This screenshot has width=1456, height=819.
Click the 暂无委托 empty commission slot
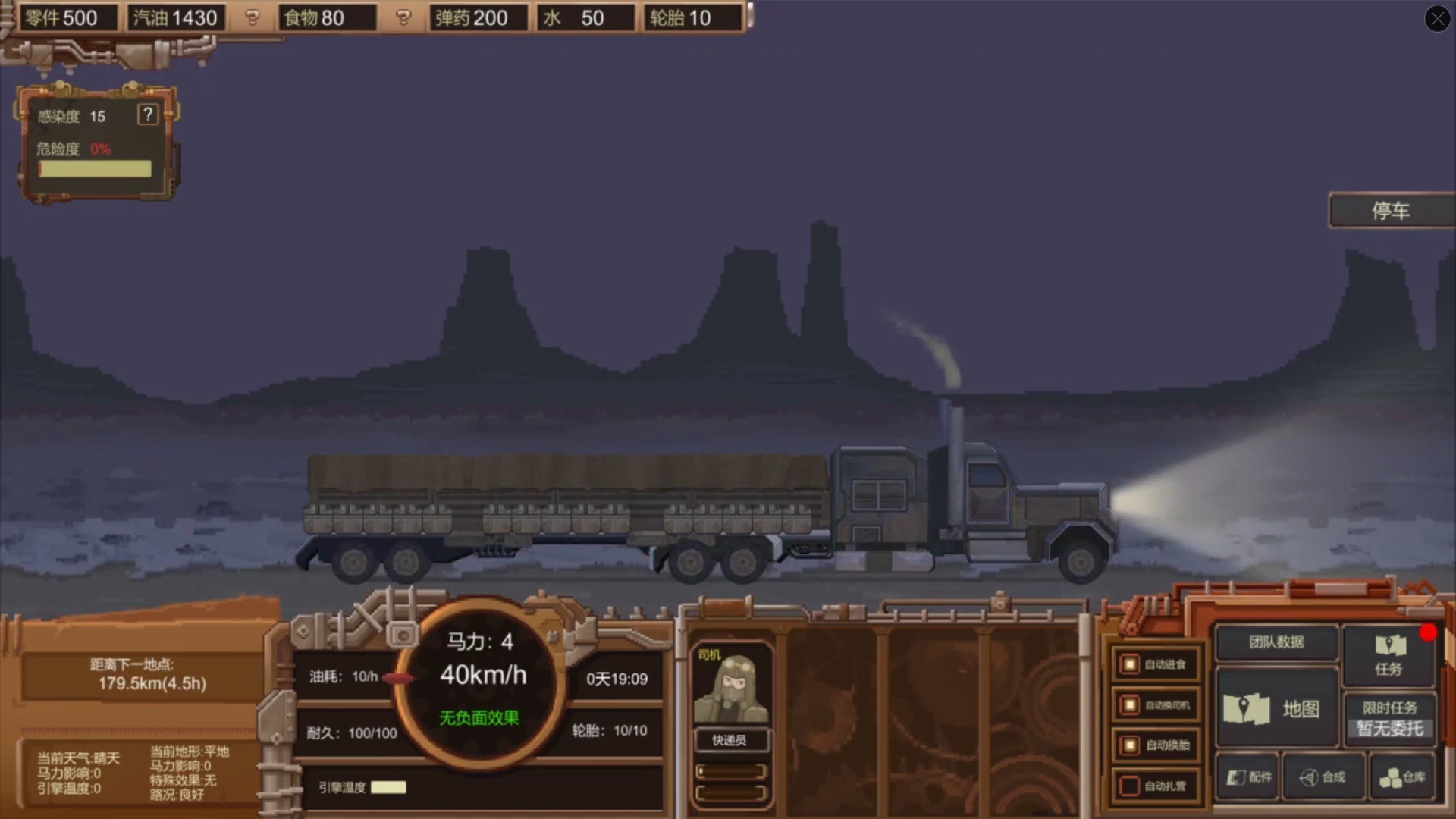pos(1389,726)
